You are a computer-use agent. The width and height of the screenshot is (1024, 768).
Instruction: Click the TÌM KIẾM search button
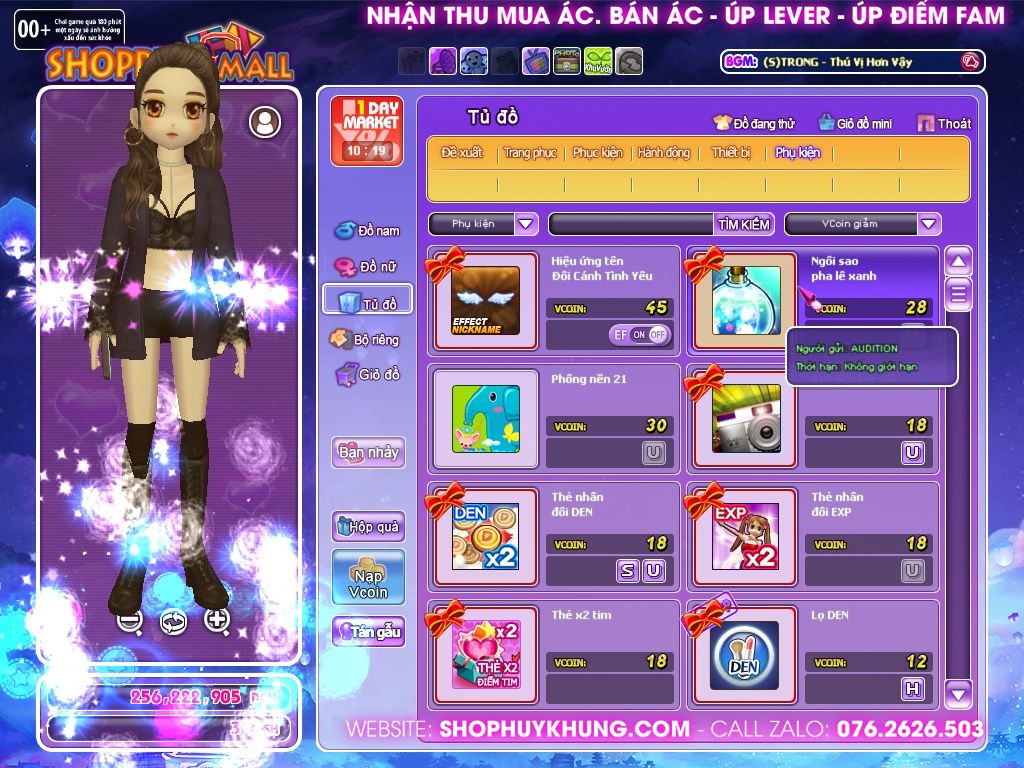tap(744, 224)
